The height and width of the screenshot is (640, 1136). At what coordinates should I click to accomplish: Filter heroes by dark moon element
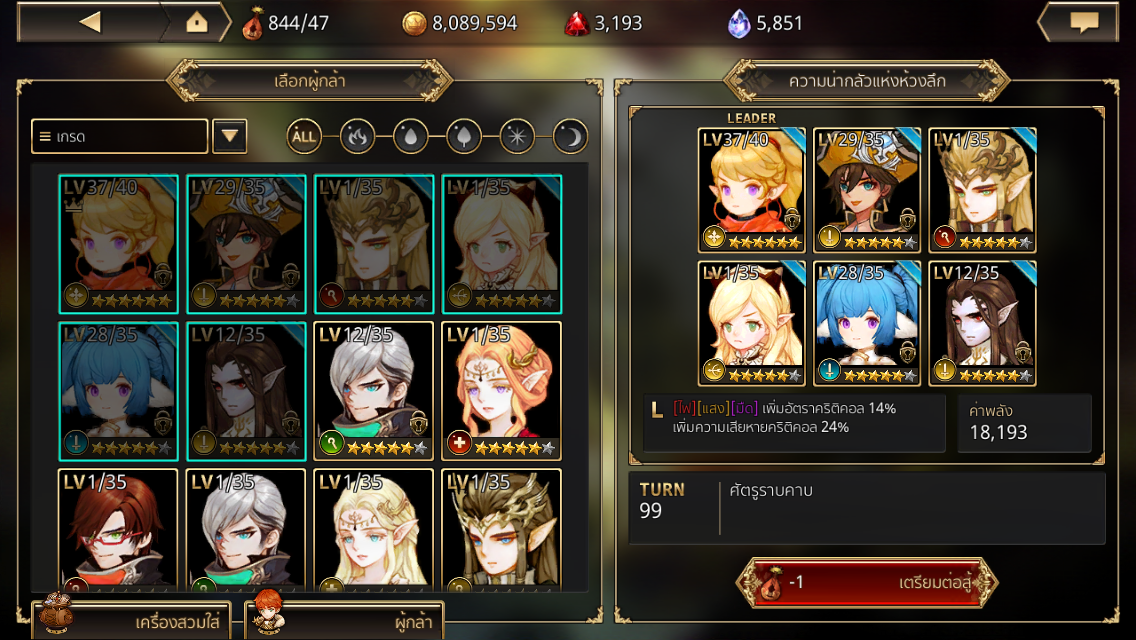click(x=570, y=136)
